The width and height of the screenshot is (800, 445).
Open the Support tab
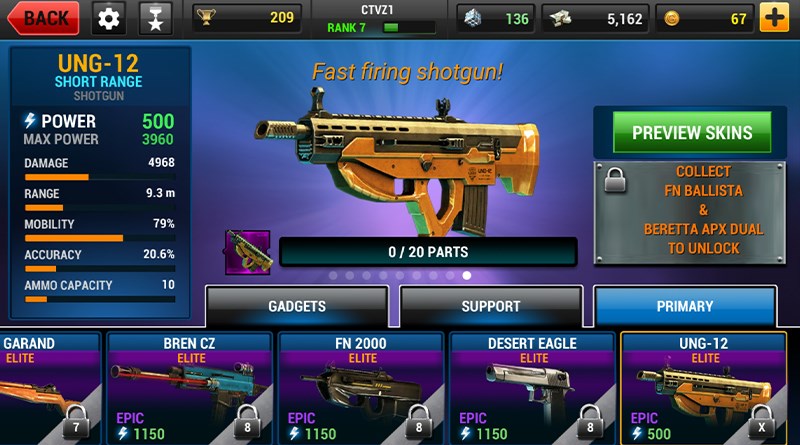(x=490, y=306)
